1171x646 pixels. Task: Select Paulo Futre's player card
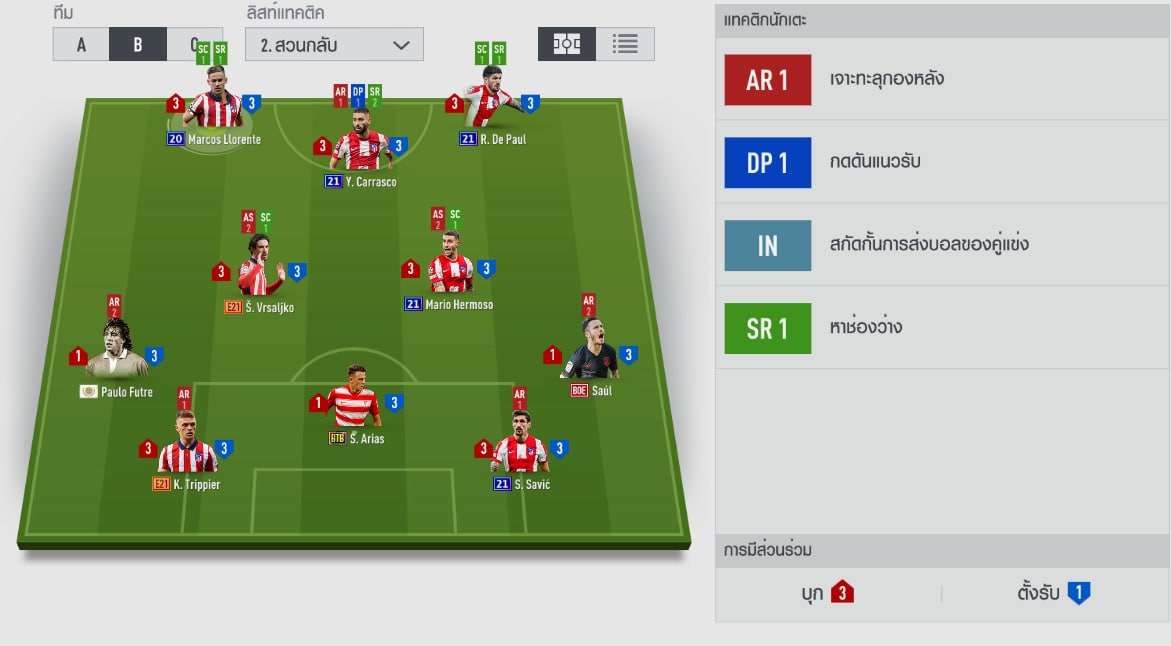(x=117, y=353)
